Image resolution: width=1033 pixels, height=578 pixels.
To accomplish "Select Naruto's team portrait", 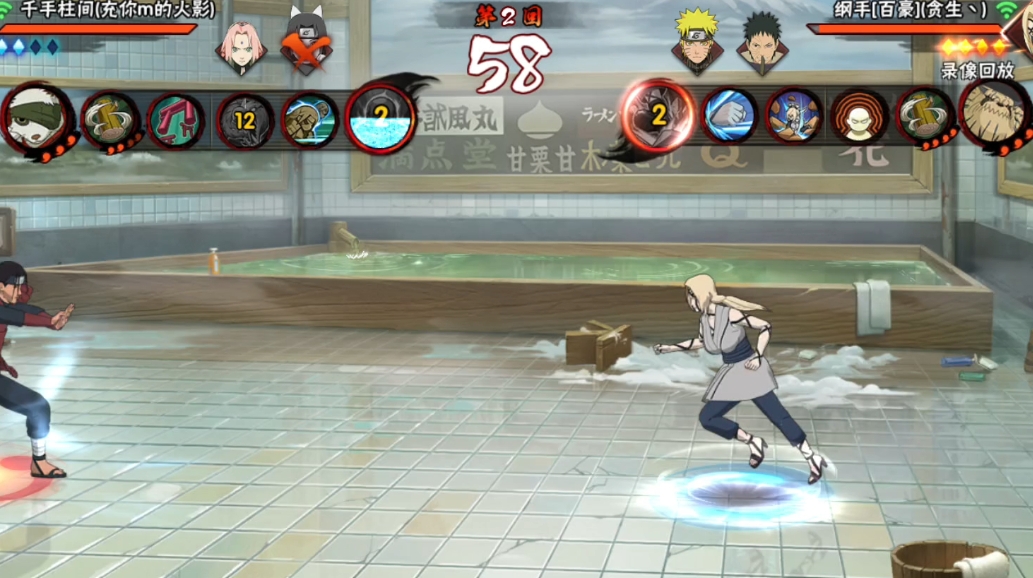I will coord(695,43).
